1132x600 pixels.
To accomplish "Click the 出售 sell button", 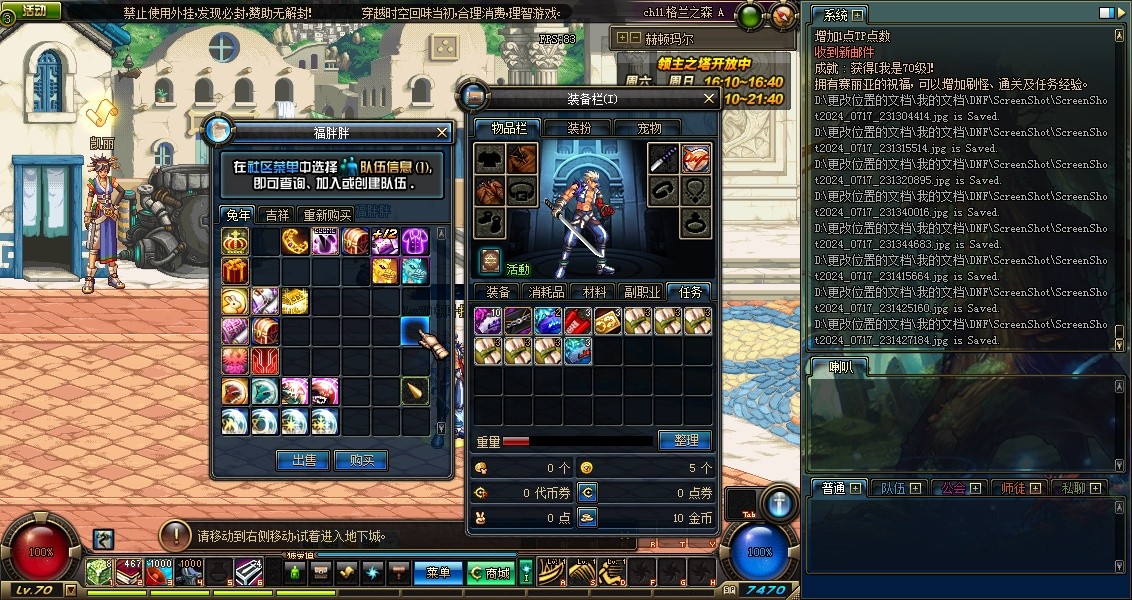I will click(303, 460).
